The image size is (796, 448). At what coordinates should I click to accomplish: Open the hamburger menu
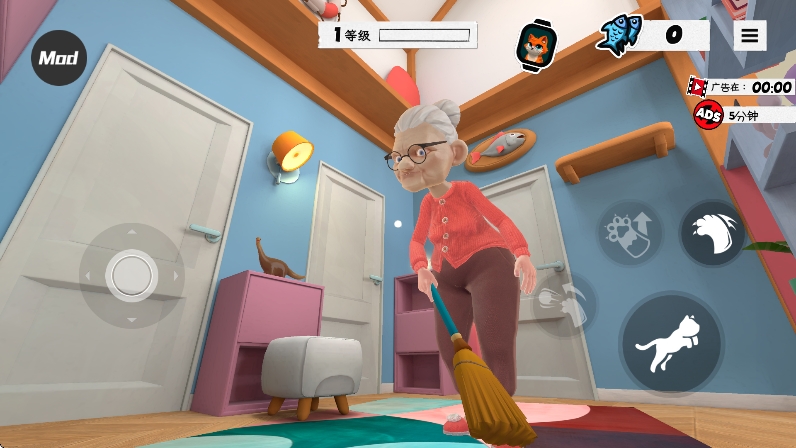click(x=750, y=36)
